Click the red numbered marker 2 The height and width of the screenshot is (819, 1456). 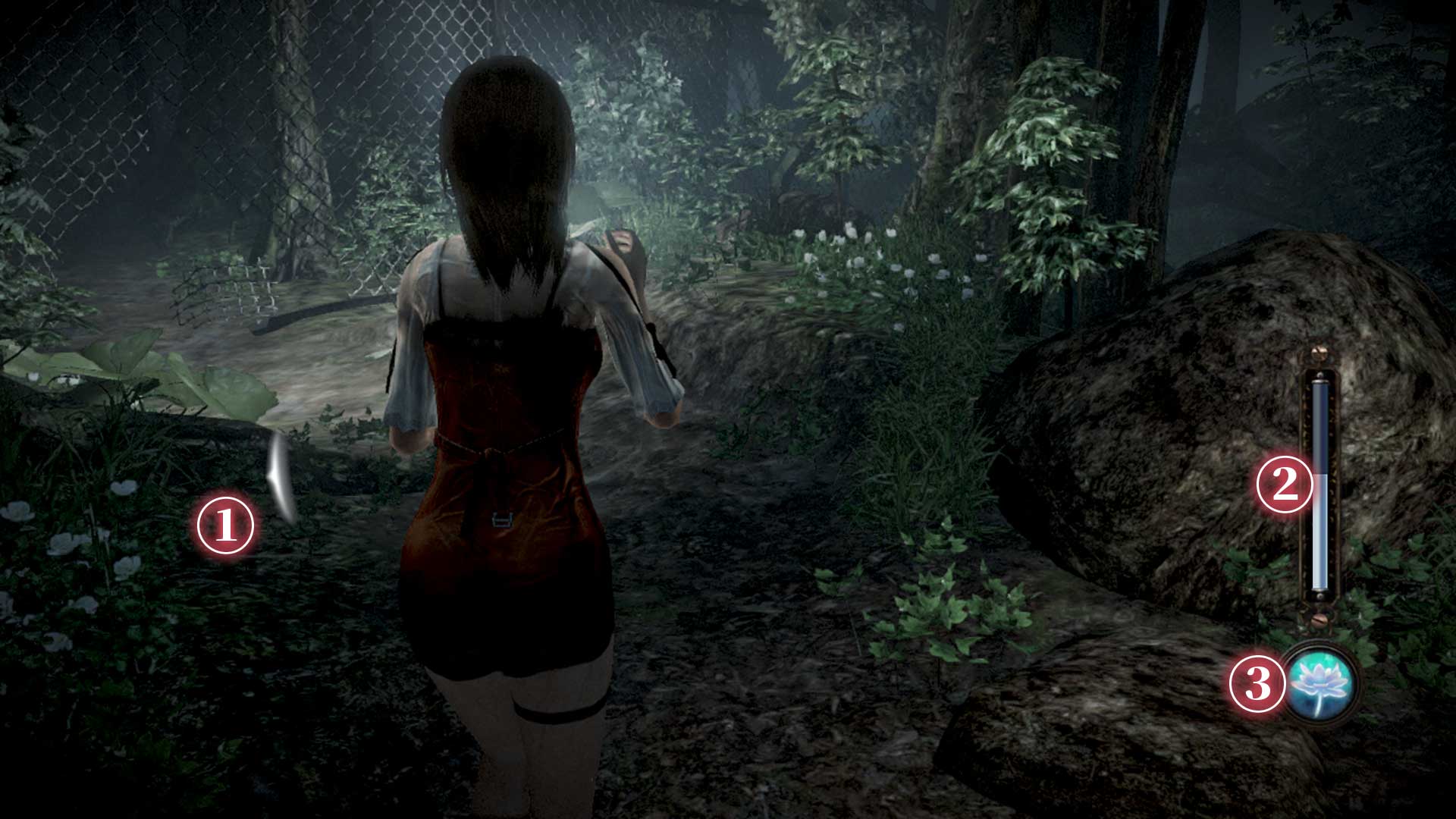(x=1285, y=485)
